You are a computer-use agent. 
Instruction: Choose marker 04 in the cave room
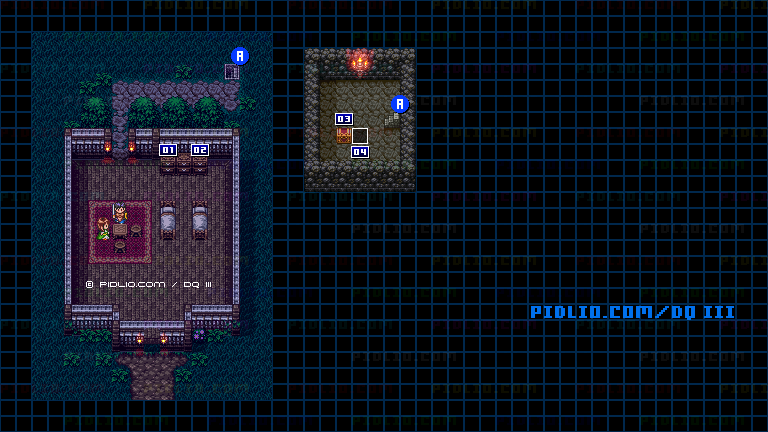coord(360,152)
